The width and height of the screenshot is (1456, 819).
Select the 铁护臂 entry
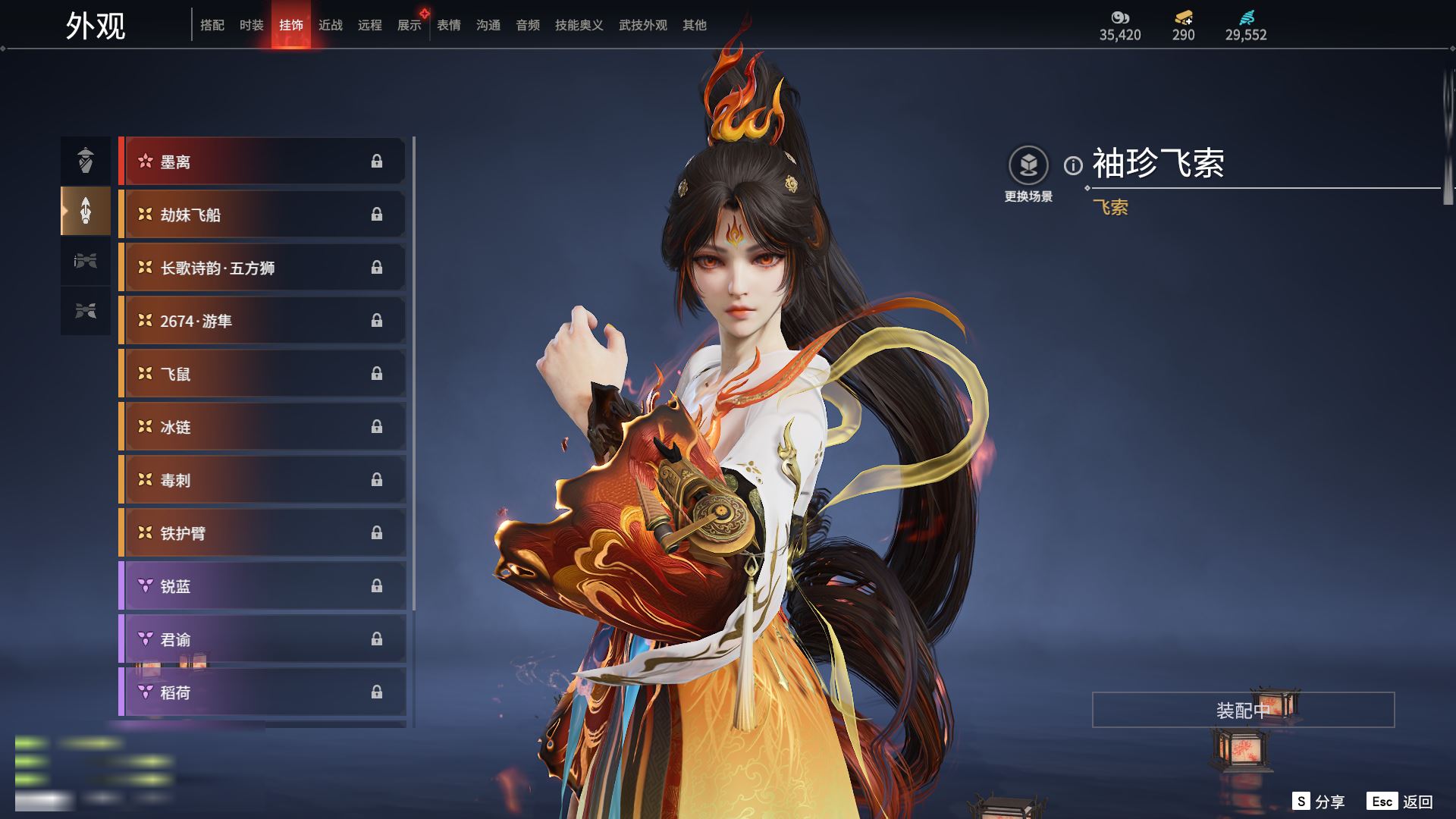point(262,533)
